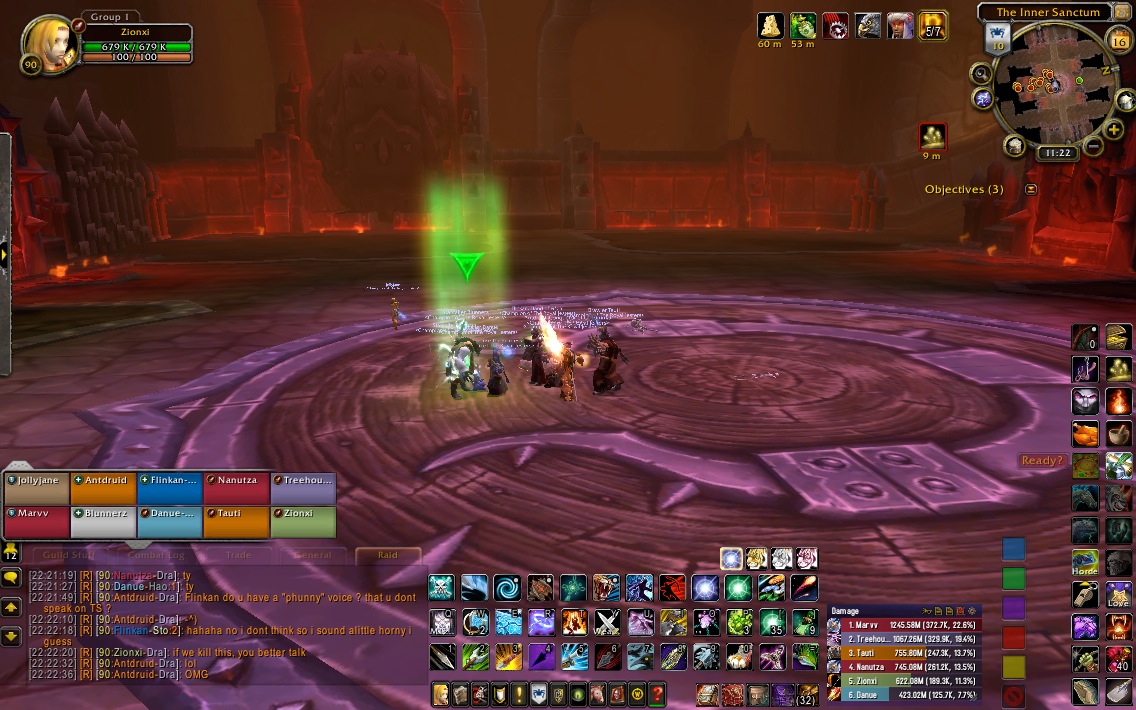Zoom out on the minimap
Screen dimensions: 1136x710
[x=1092, y=146]
